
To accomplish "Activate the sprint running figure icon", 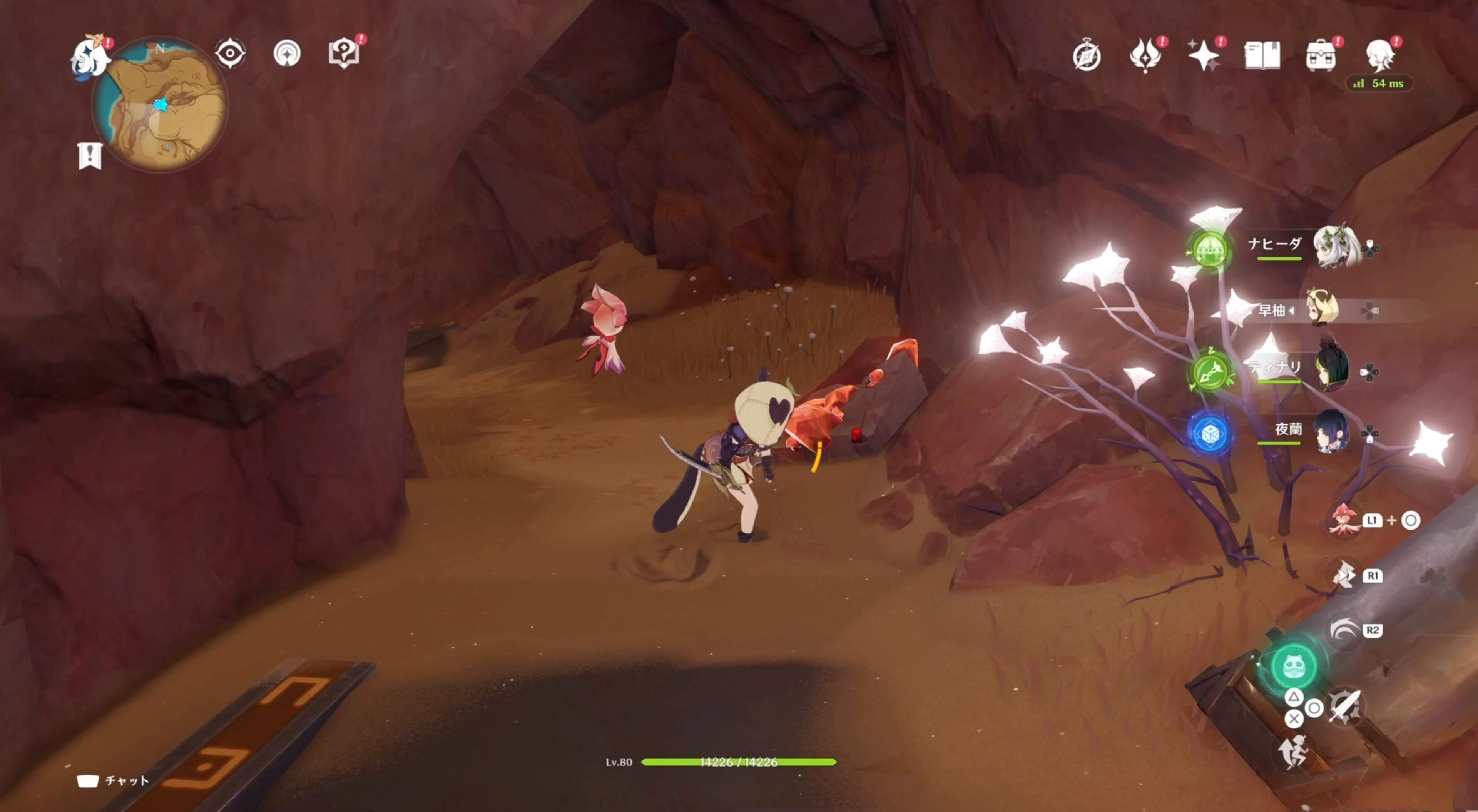I will 1293,752.
